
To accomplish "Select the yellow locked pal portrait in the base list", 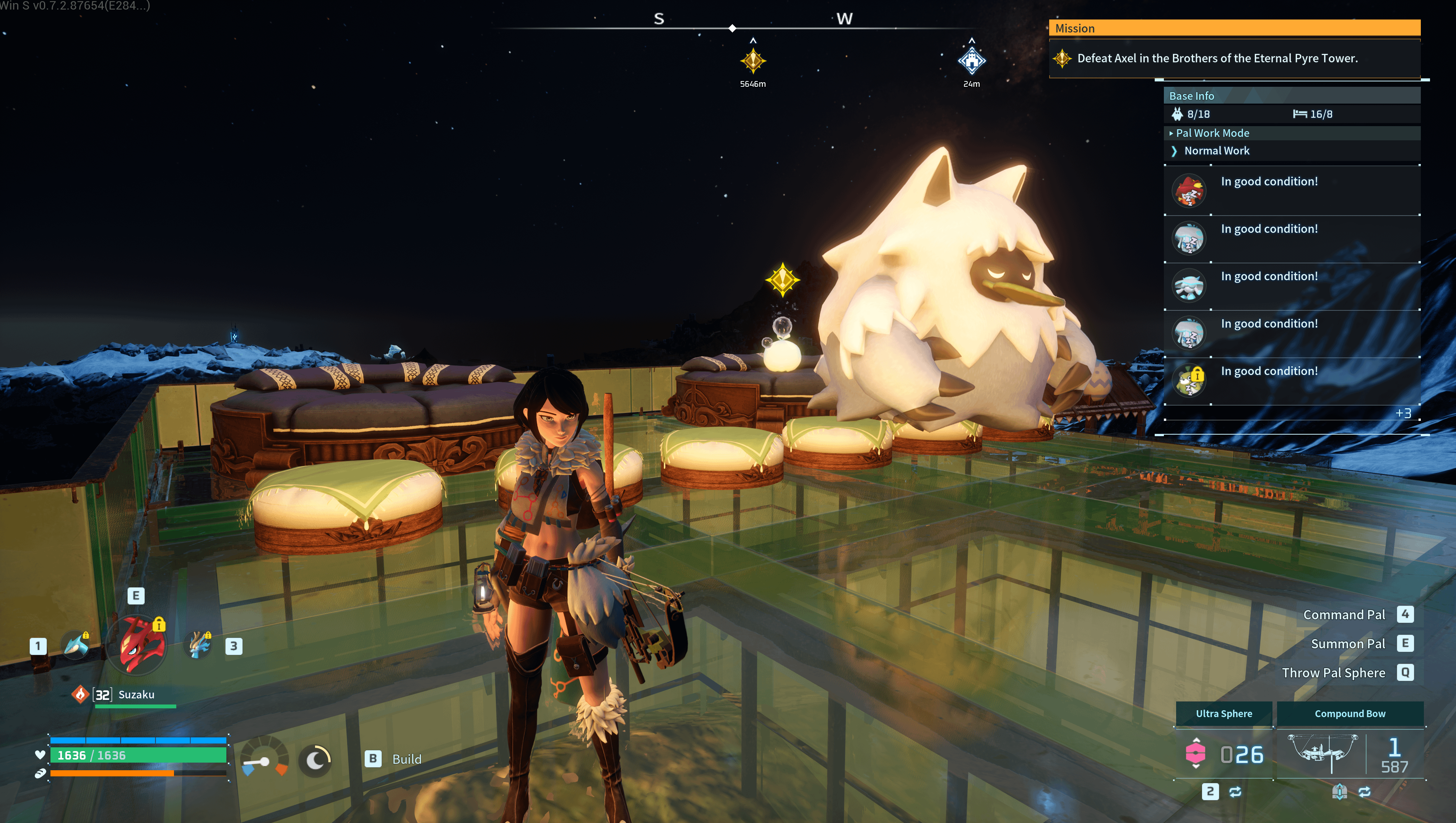I will 1189,380.
